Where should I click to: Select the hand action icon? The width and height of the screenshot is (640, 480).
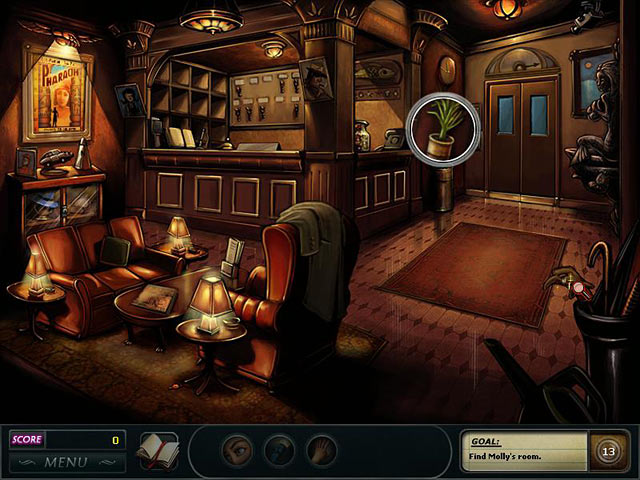click(321, 450)
